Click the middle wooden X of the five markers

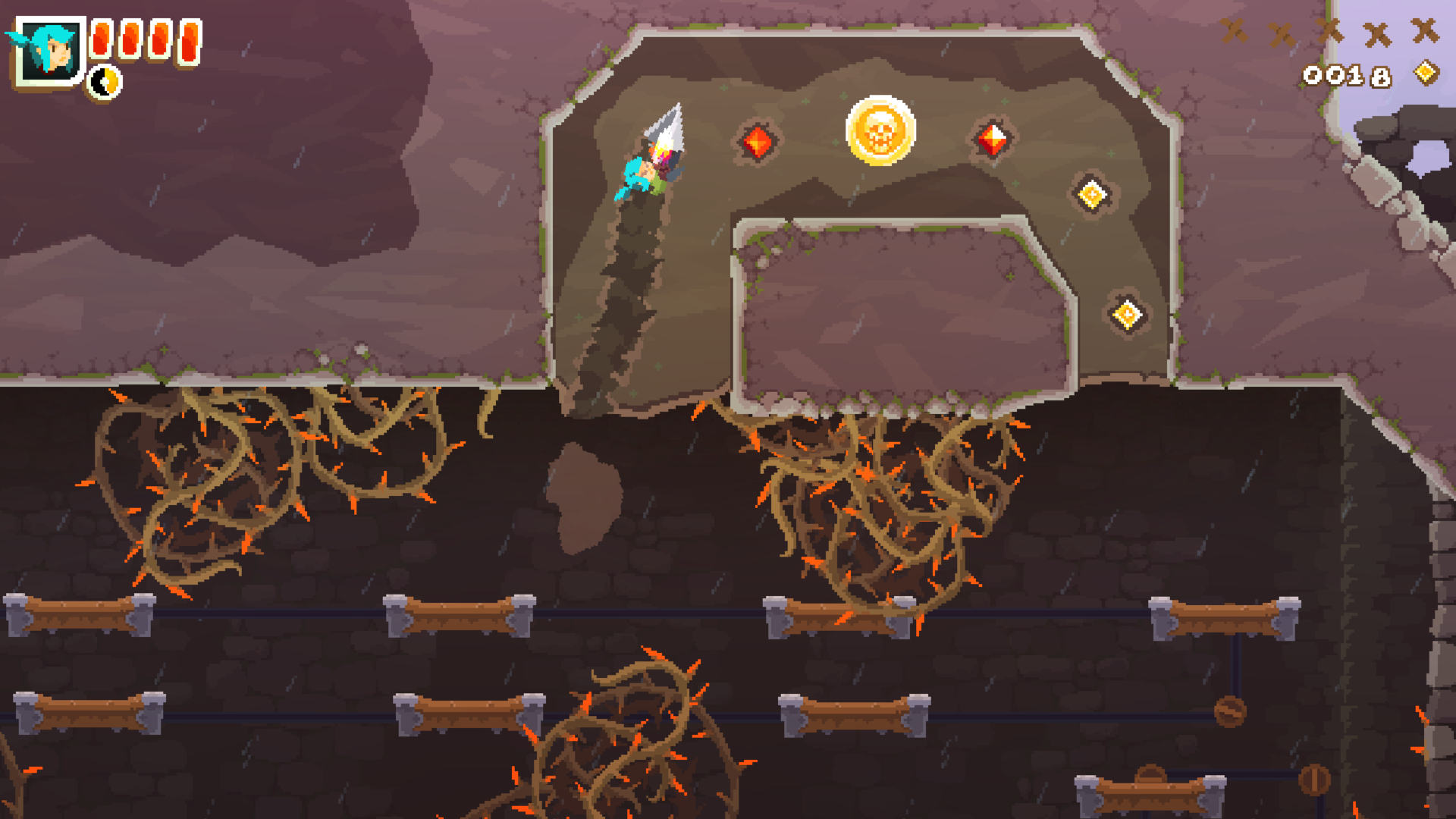tap(1329, 32)
